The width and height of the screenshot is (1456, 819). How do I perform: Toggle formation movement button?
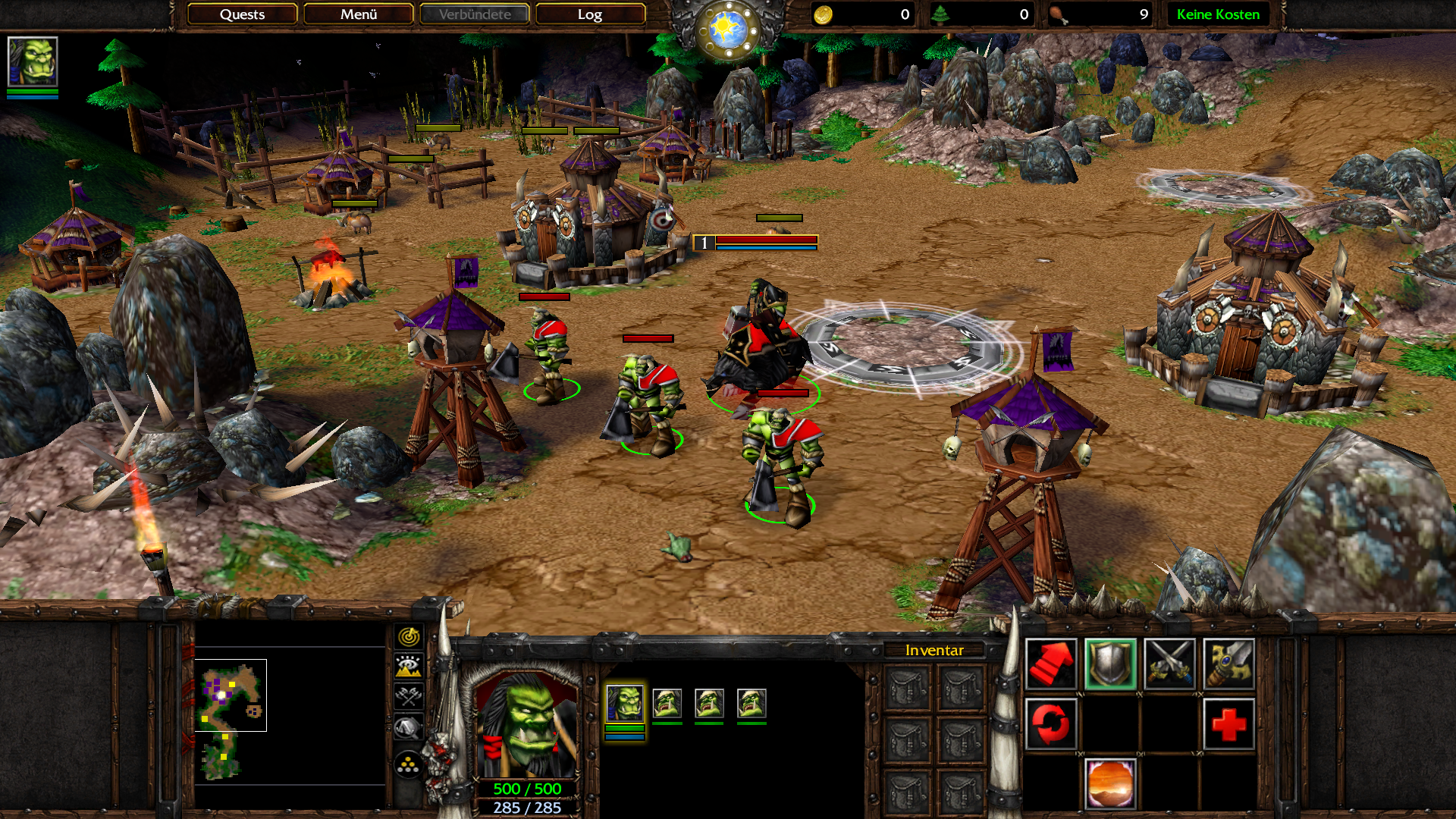point(409,765)
